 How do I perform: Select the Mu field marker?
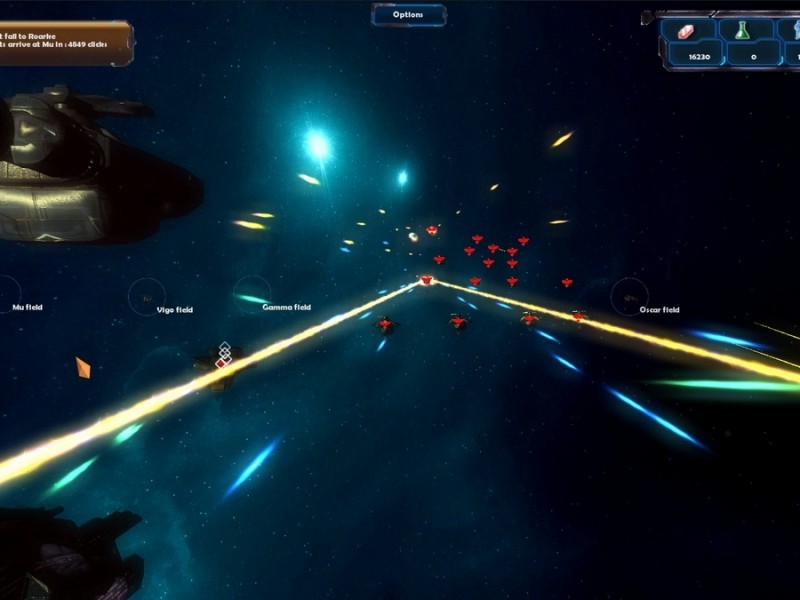click(10, 293)
